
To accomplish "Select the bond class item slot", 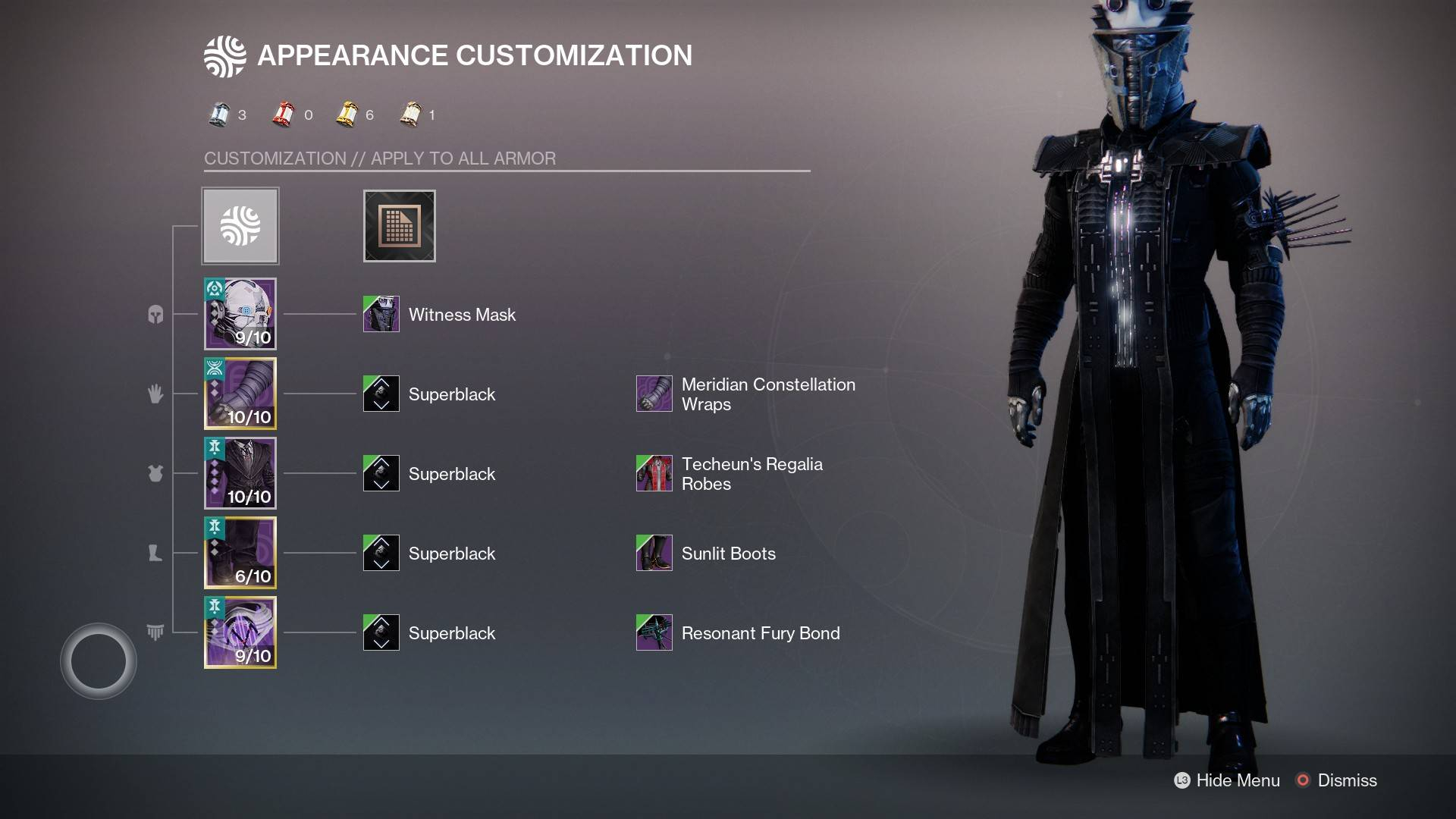I will 240,632.
